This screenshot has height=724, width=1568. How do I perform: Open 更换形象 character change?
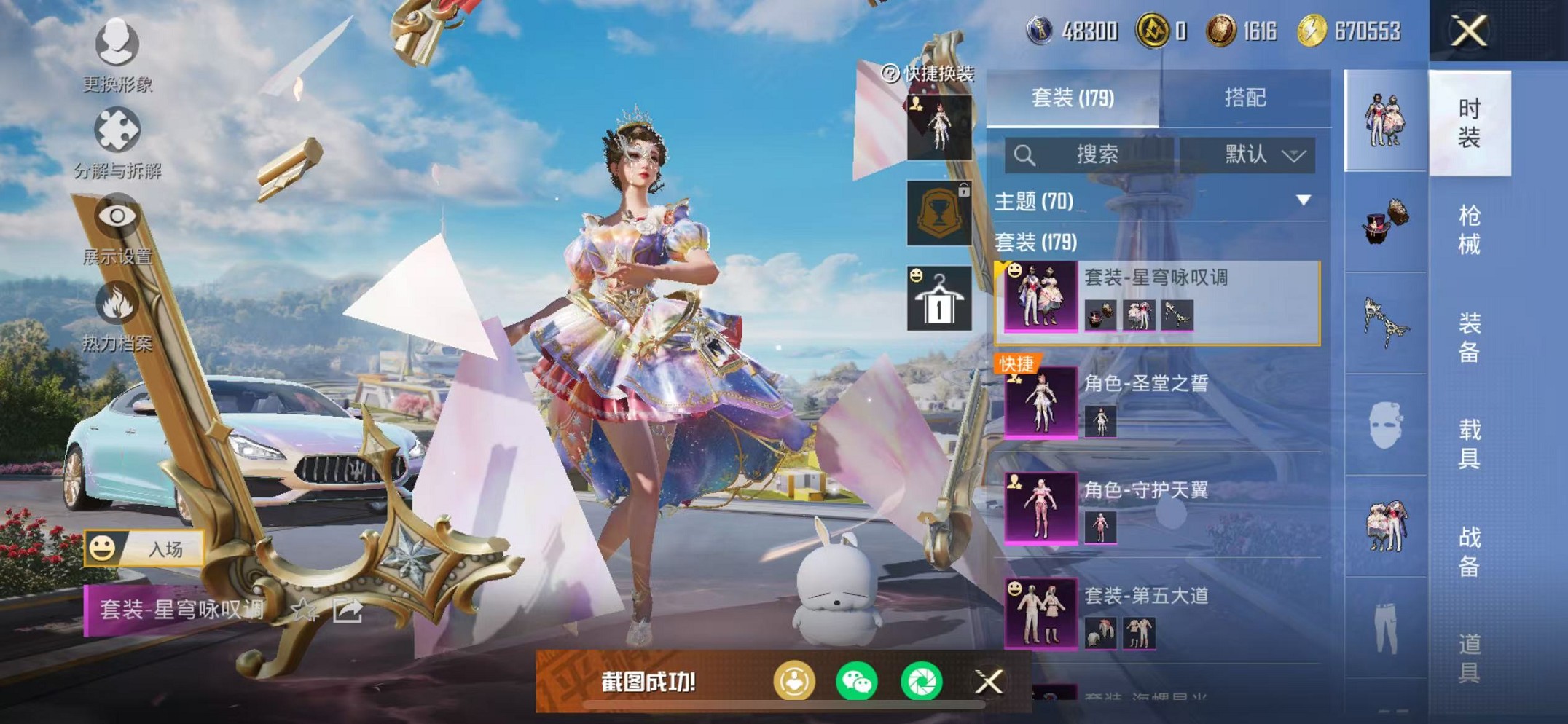pos(117,55)
